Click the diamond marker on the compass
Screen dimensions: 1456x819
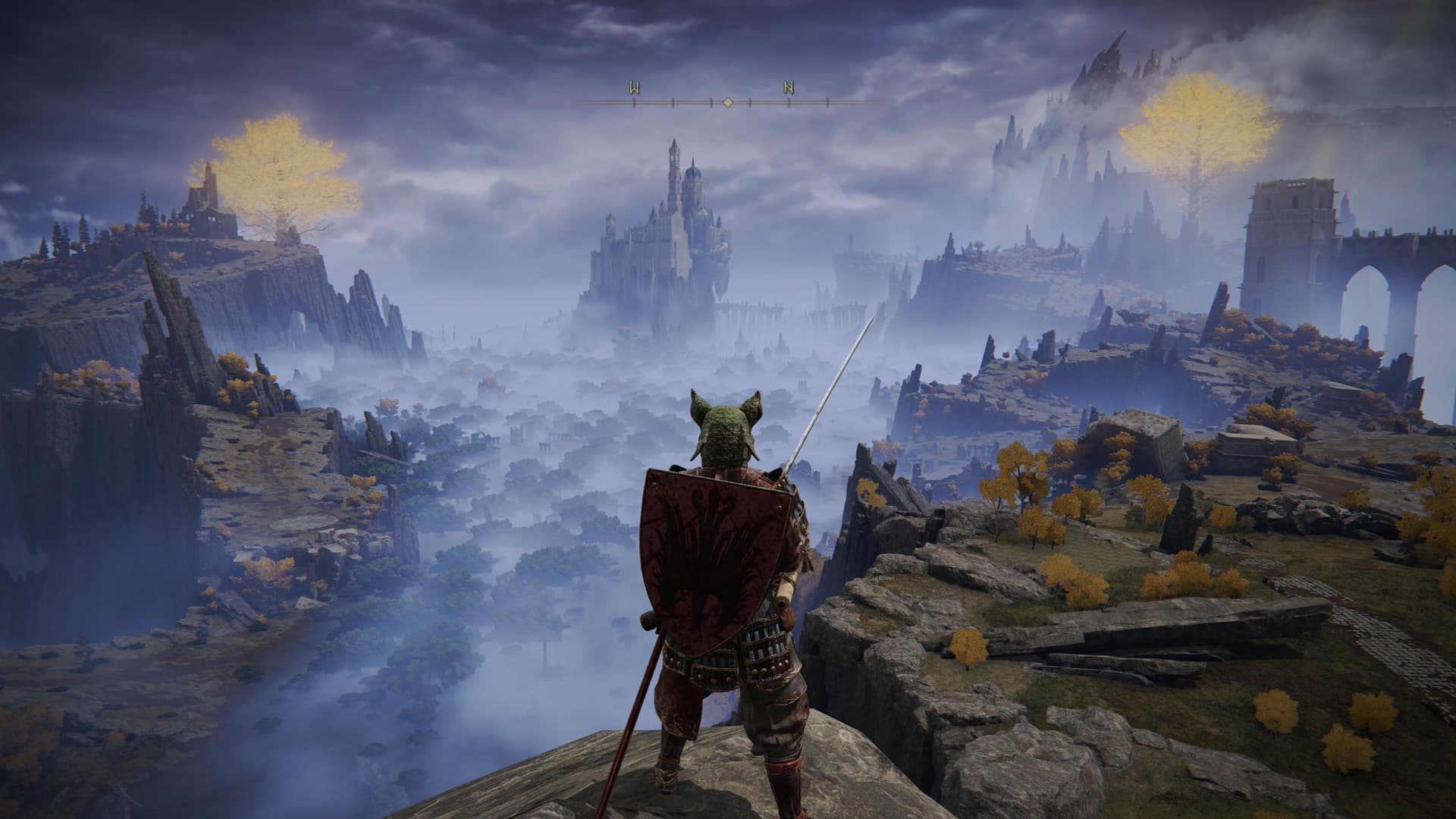[x=727, y=101]
